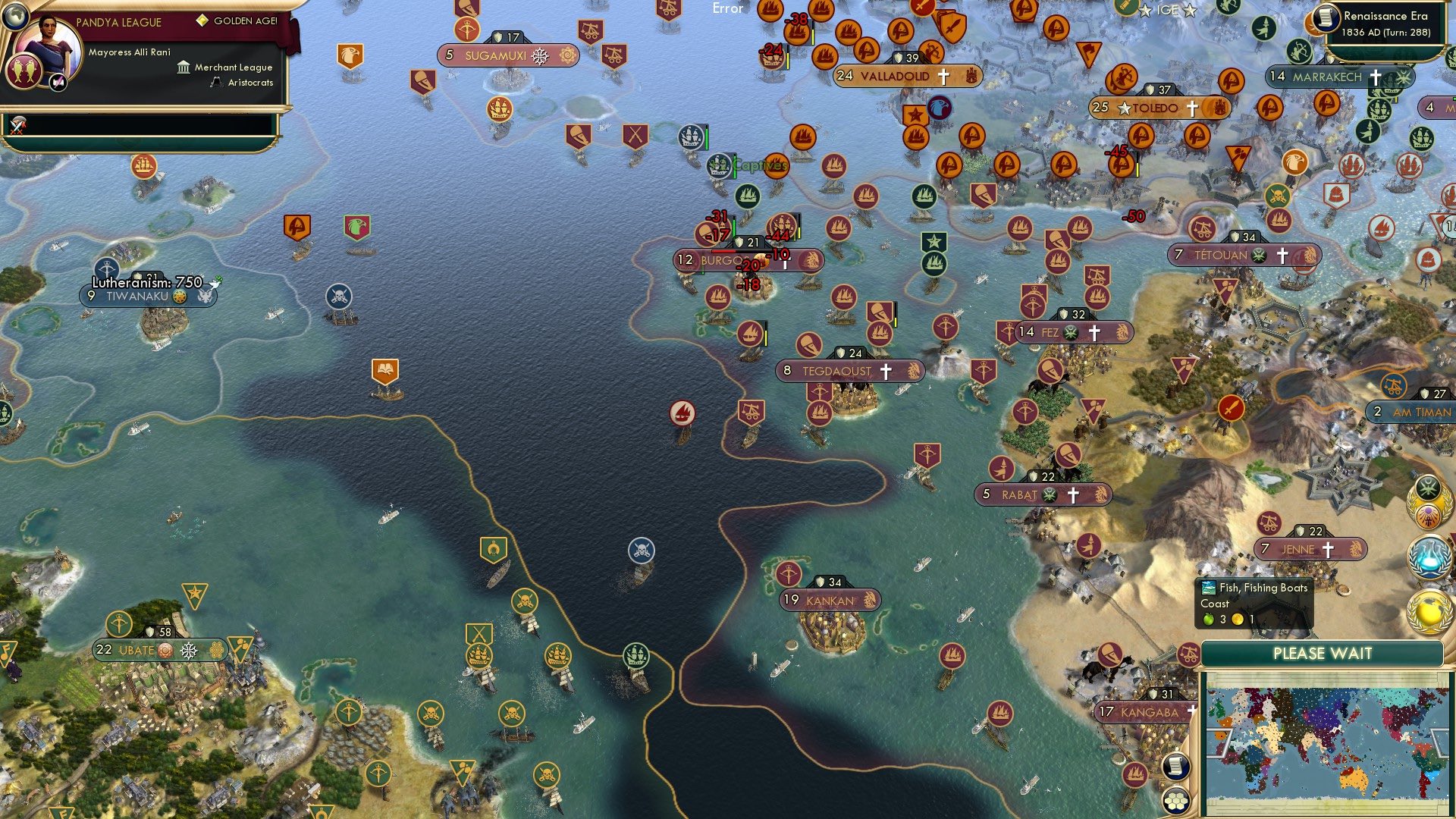Image resolution: width=1456 pixels, height=819 pixels.
Task: Click the globe icon above the leader panel
Action: (x=16, y=15)
